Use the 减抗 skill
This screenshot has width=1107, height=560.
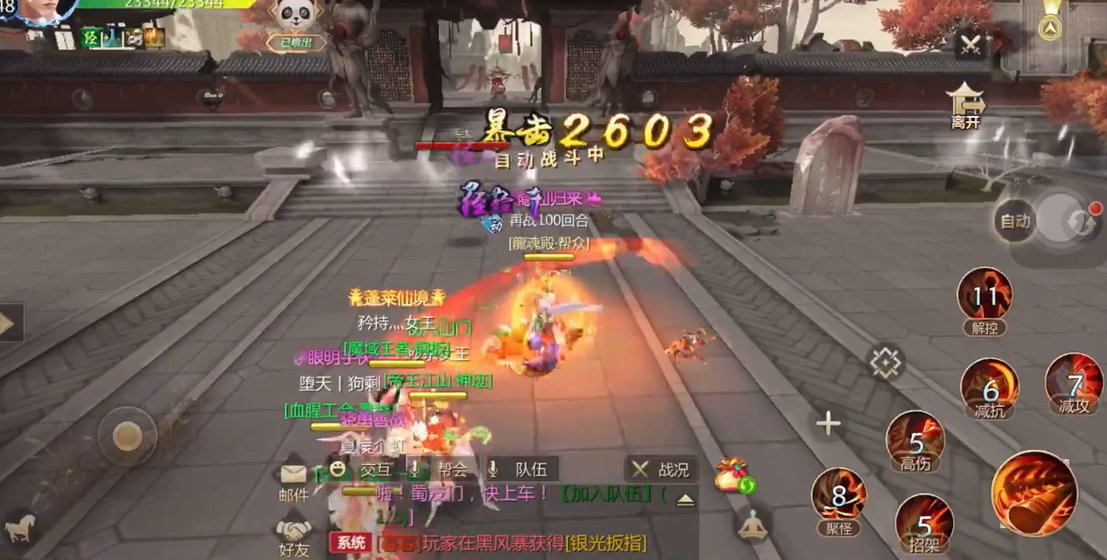point(989,388)
